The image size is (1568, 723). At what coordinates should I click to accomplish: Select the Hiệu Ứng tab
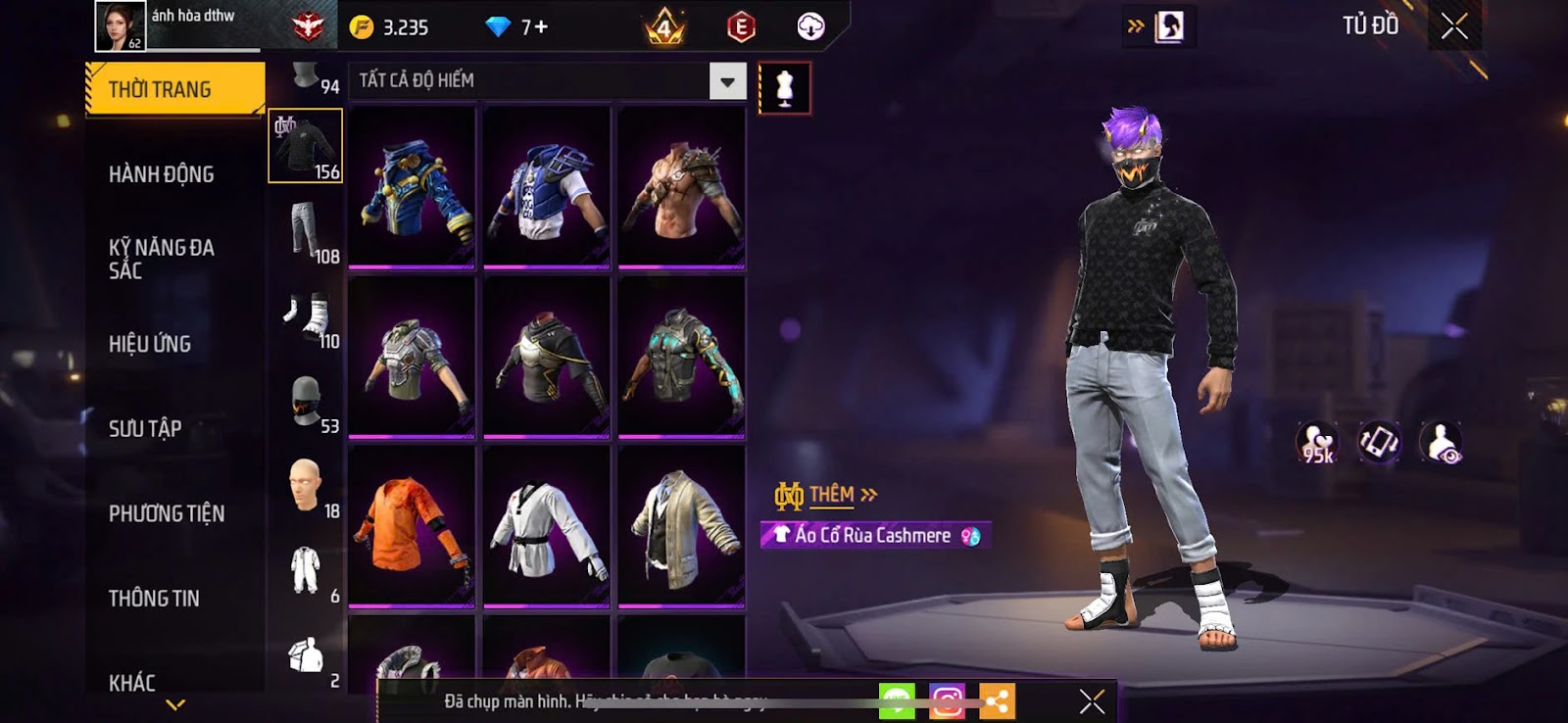click(150, 344)
